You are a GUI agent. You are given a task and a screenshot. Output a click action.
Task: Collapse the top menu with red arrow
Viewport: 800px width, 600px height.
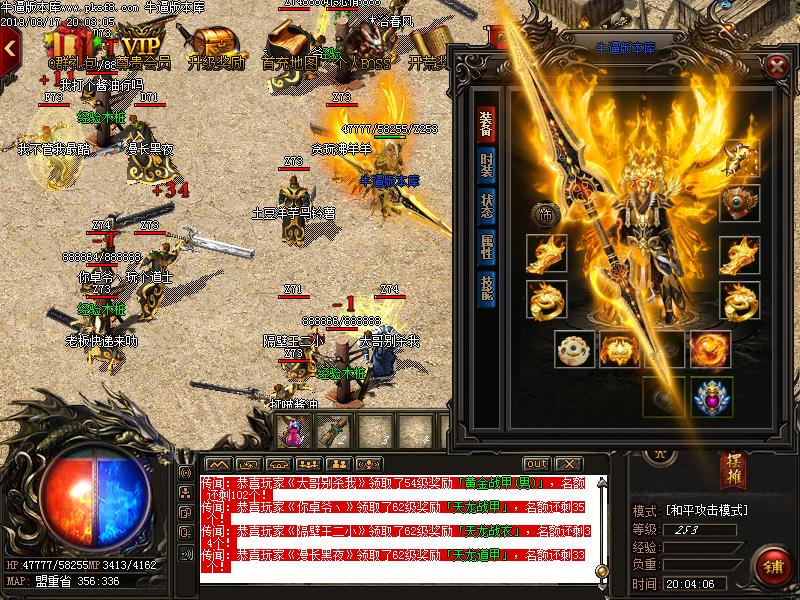click(x=11, y=46)
